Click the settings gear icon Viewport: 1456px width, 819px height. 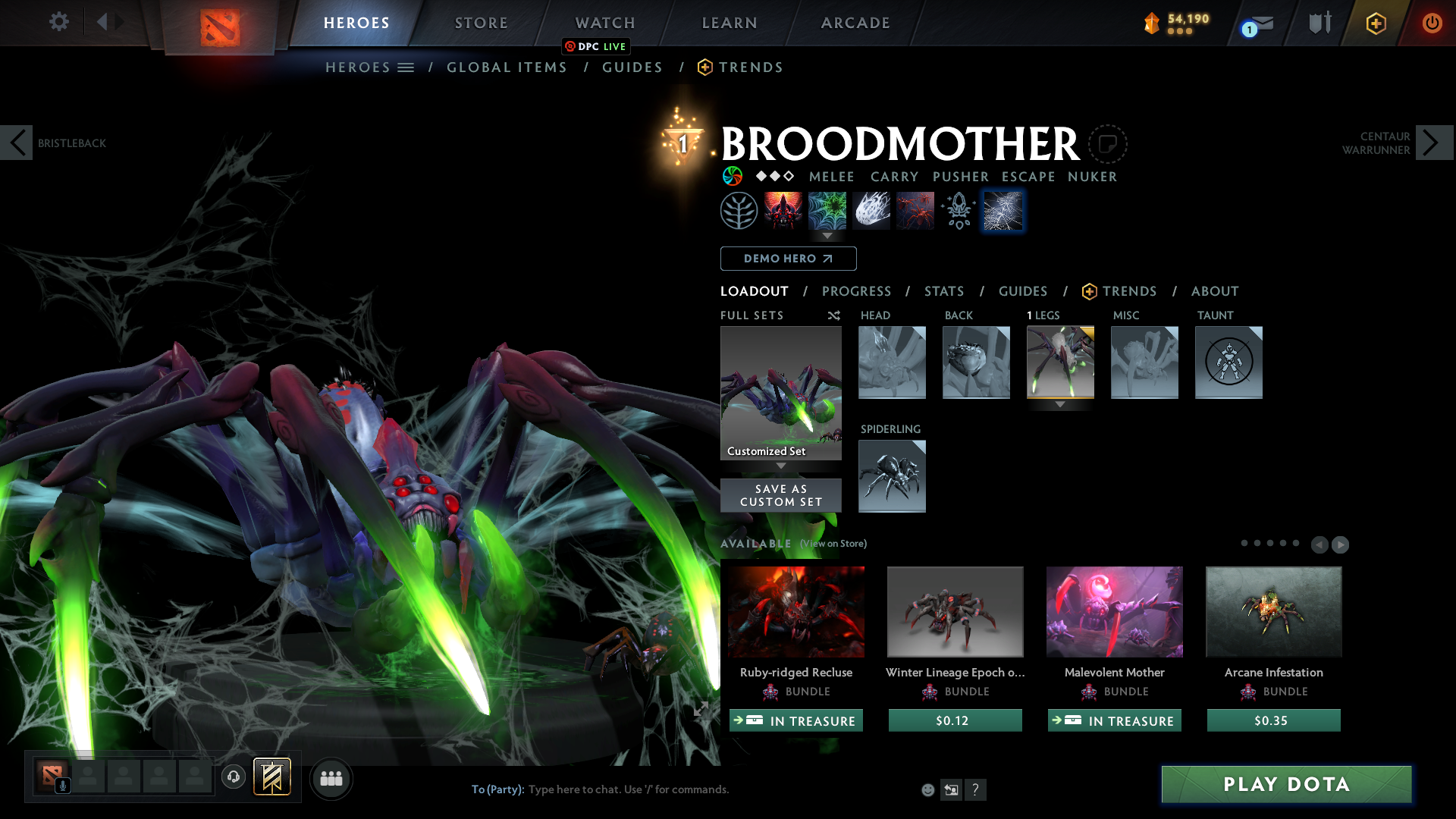coord(58,22)
